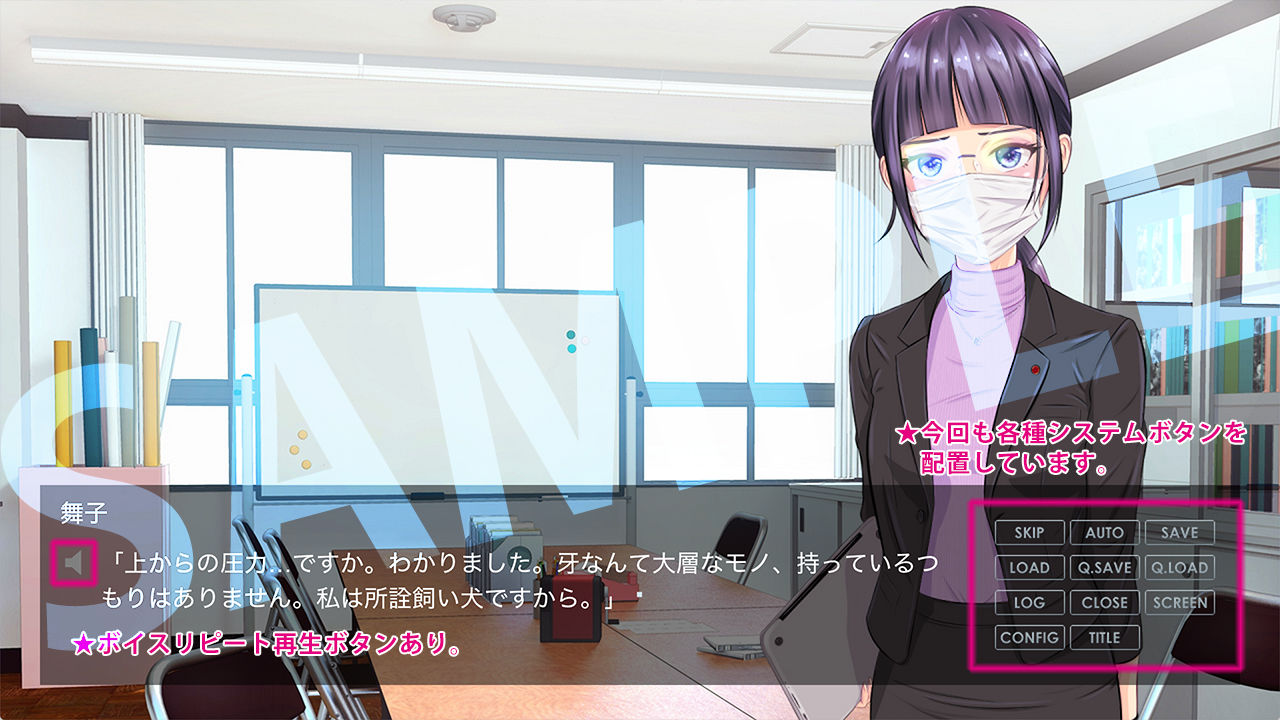Open the backlog with the LOG button
This screenshot has height=720, width=1280.
click(1031, 603)
